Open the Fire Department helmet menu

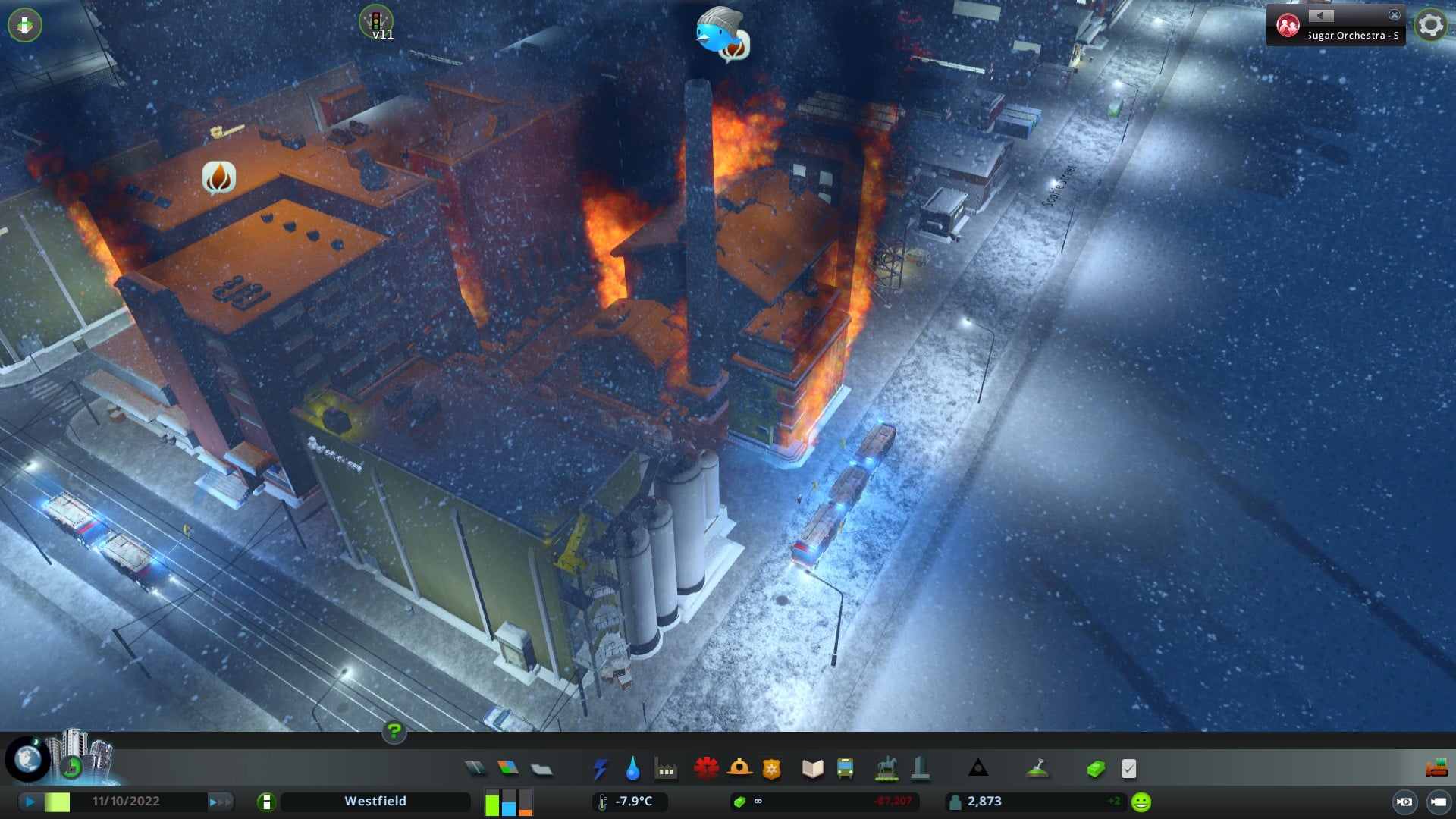pyautogui.click(x=739, y=769)
